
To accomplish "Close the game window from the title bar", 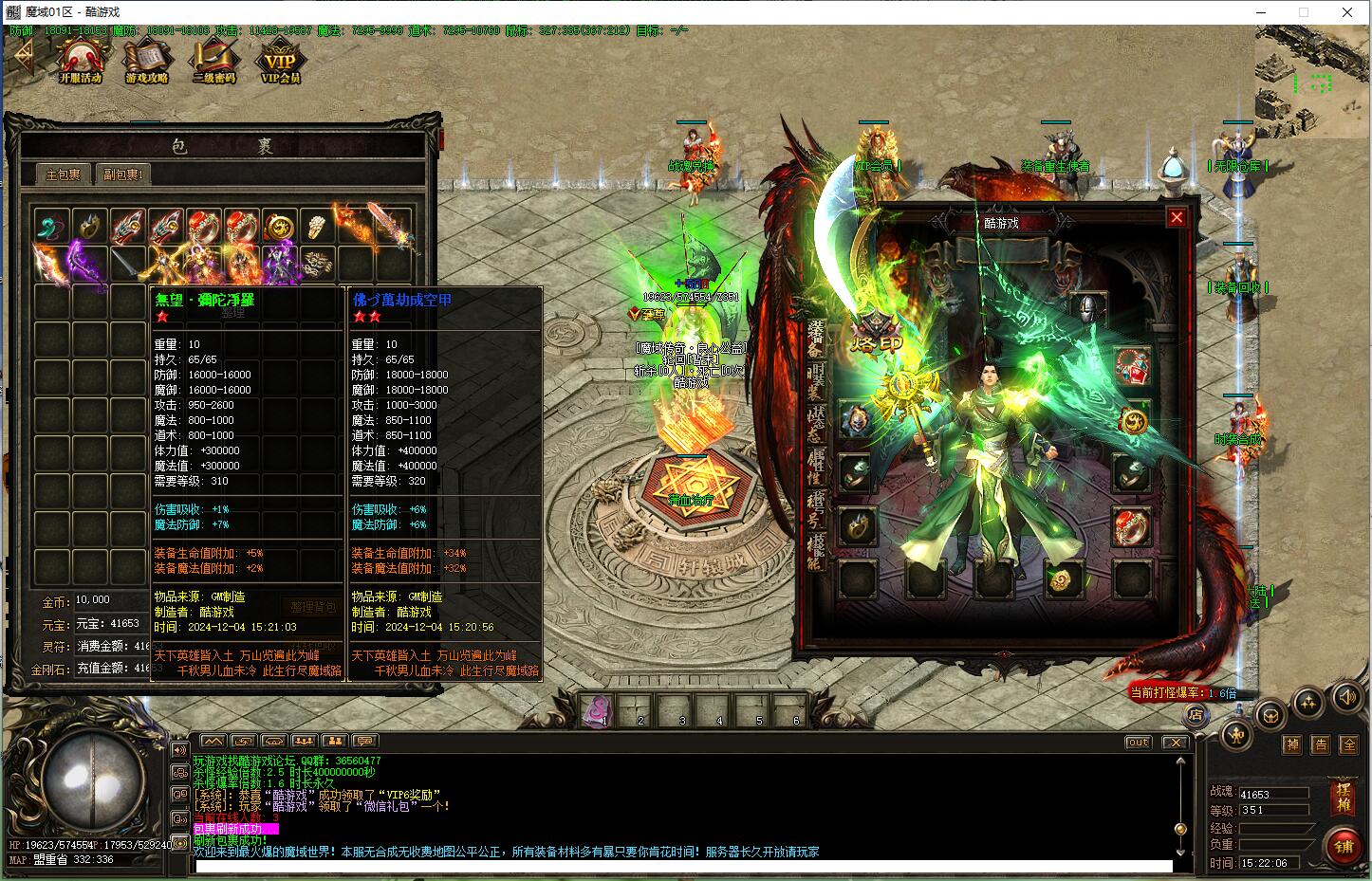I will [x=1347, y=12].
